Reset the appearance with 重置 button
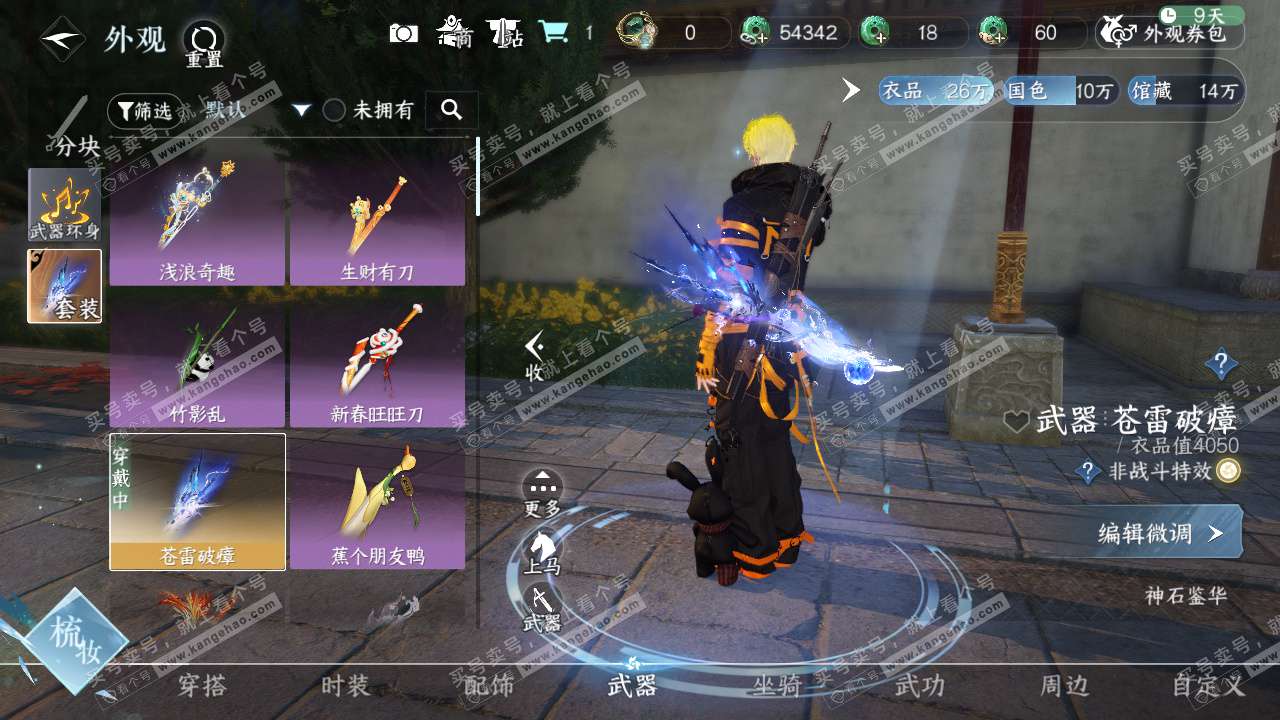 (x=204, y=44)
